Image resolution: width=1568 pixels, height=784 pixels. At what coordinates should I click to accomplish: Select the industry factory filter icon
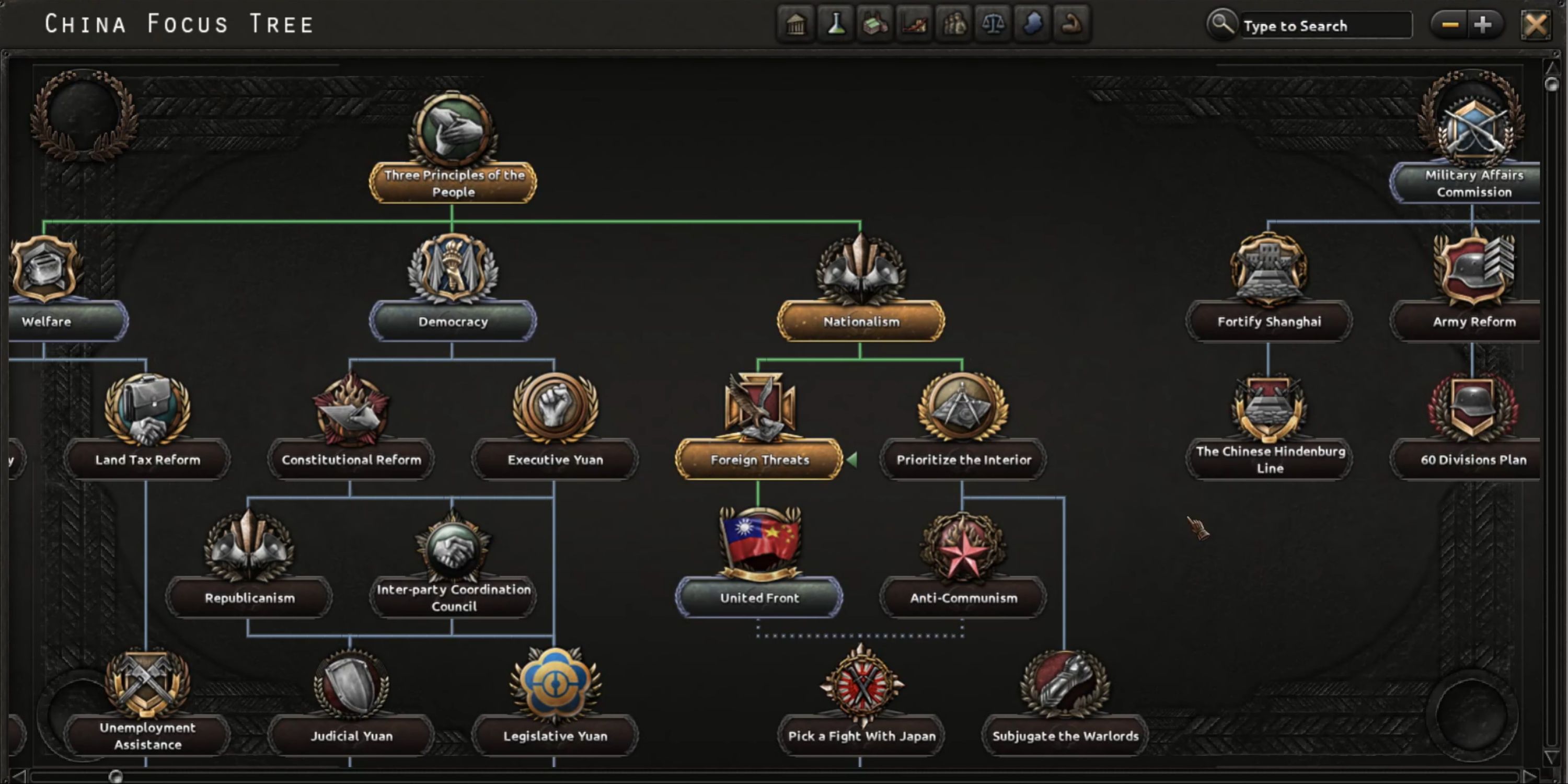(875, 25)
